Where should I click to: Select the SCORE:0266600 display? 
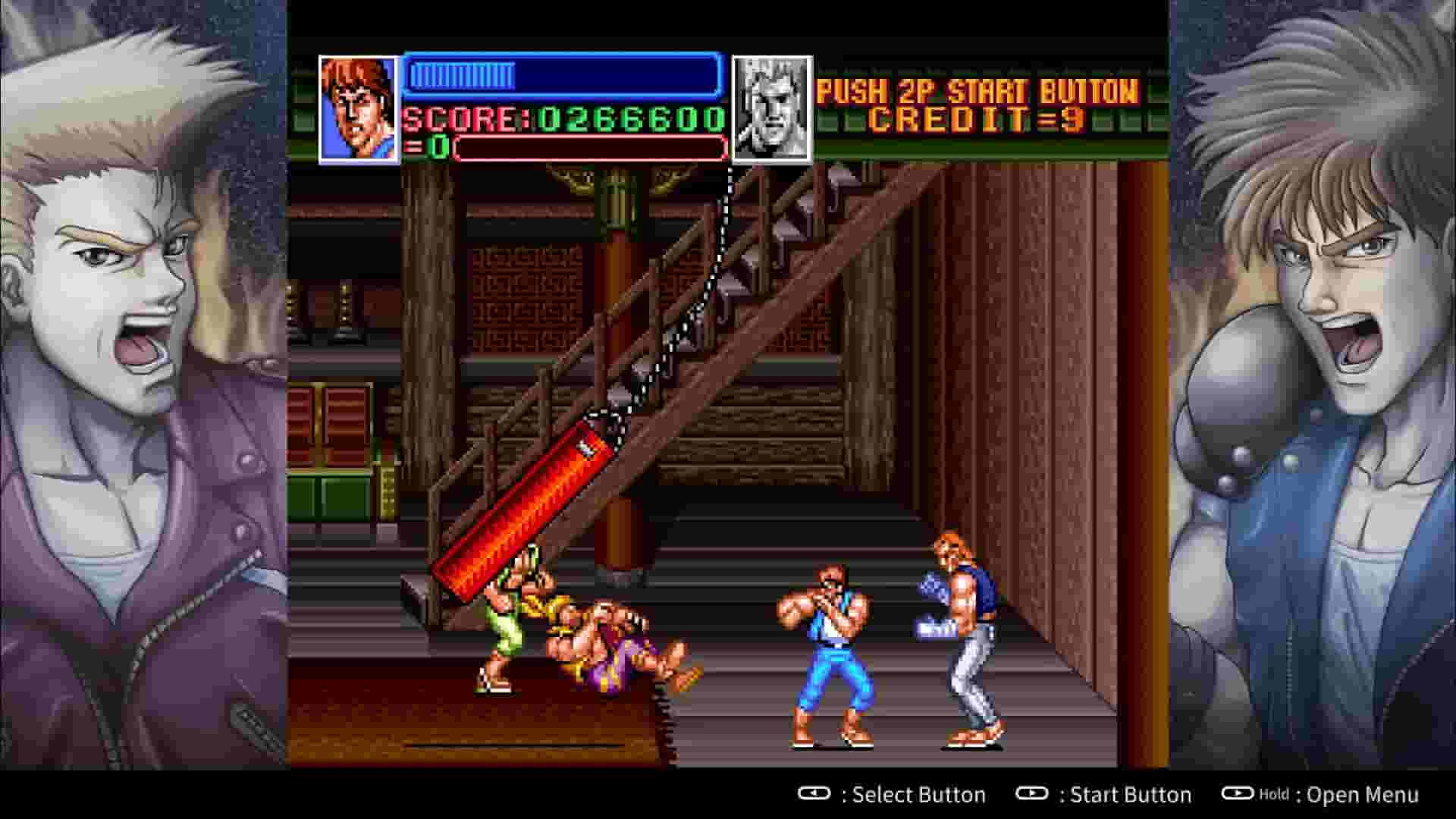pos(561,119)
